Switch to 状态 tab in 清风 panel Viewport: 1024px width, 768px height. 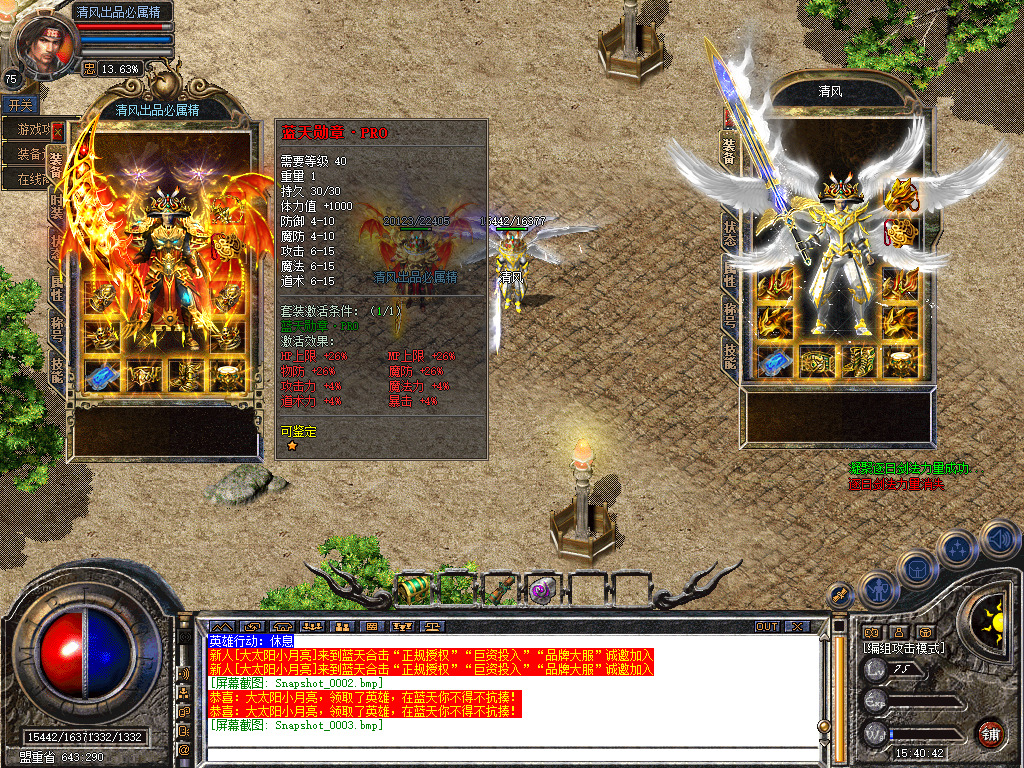(729, 233)
